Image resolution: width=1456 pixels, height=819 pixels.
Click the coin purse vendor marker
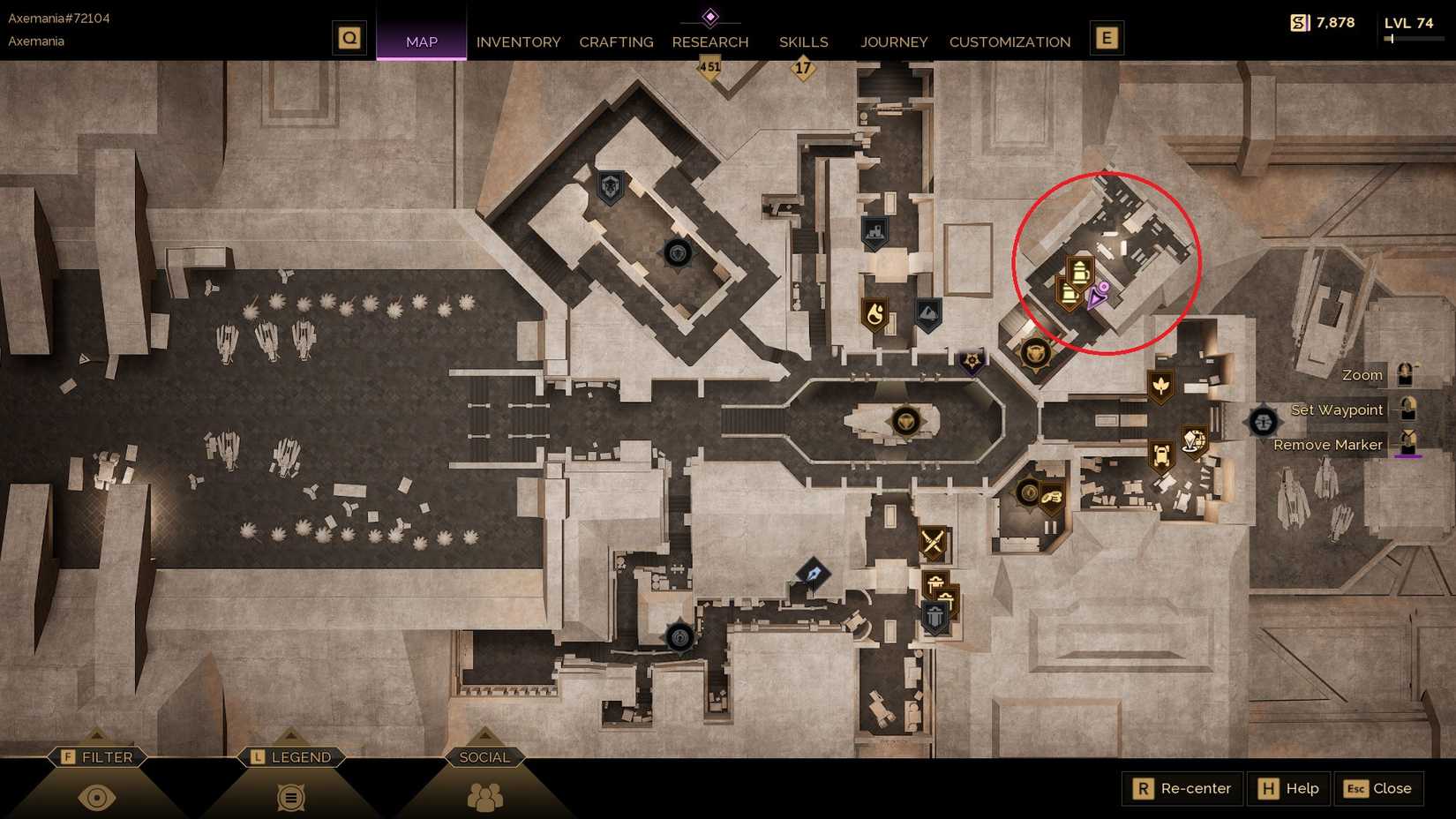point(1052,496)
